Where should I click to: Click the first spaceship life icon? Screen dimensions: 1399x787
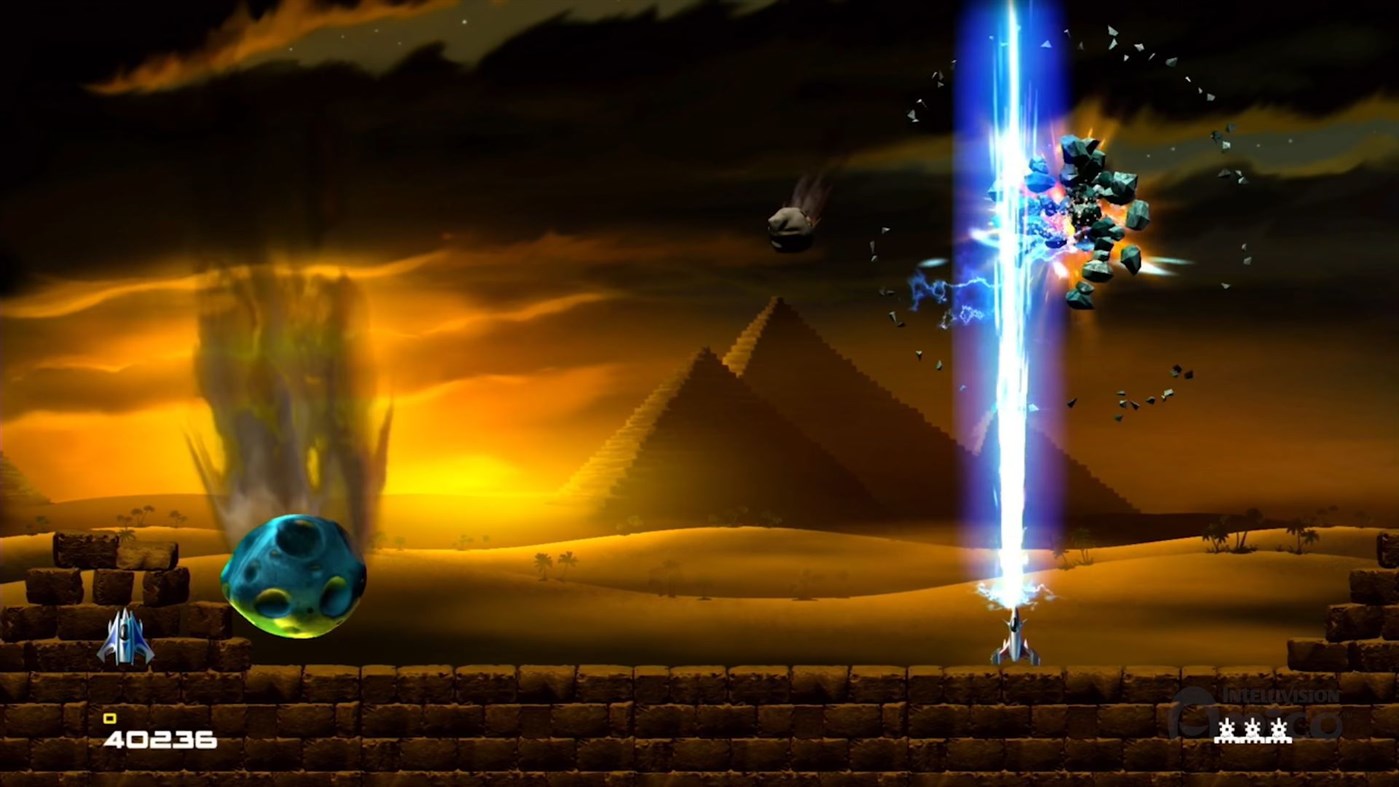click(x=1226, y=730)
